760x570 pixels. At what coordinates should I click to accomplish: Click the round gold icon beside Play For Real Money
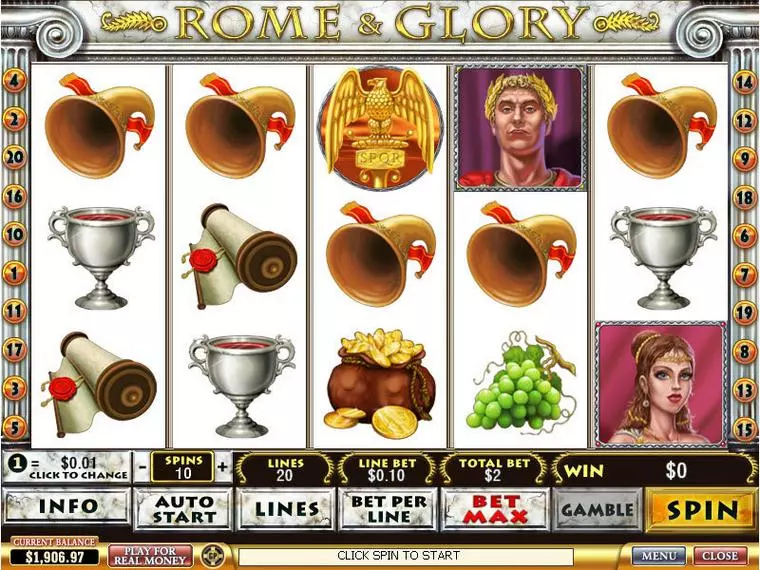pos(211,555)
